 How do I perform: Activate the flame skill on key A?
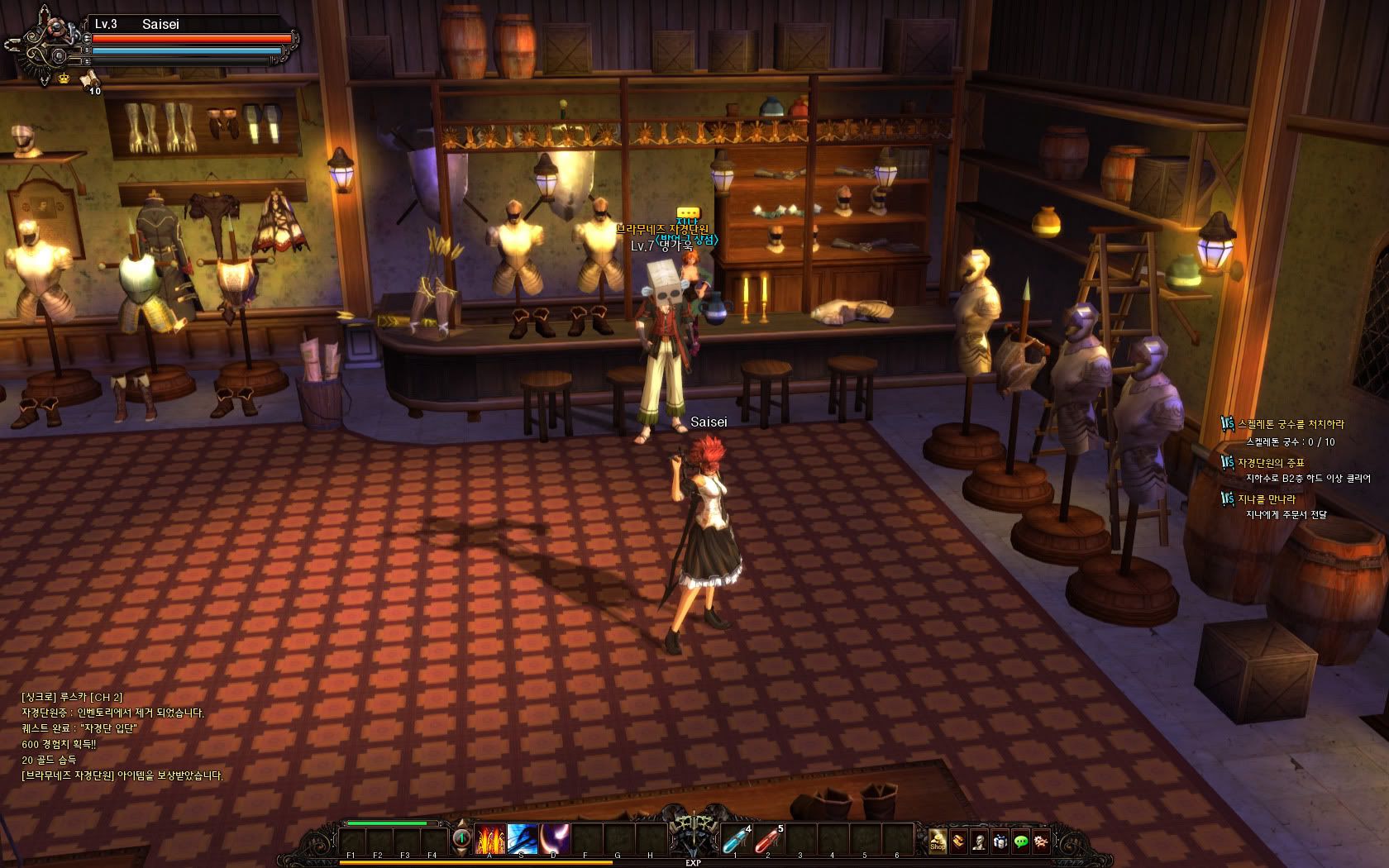point(490,839)
